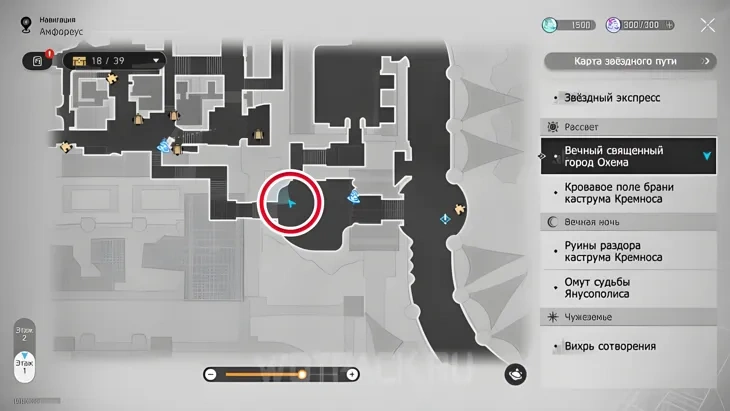The image size is (730, 411).
Task: Click the map zoom-out minus button
Action: tap(211, 374)
